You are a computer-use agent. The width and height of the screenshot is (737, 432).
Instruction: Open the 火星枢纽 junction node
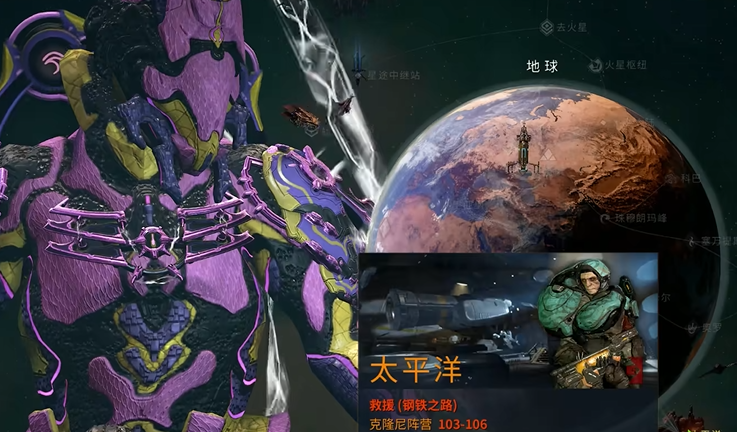(x=595, y=65)
